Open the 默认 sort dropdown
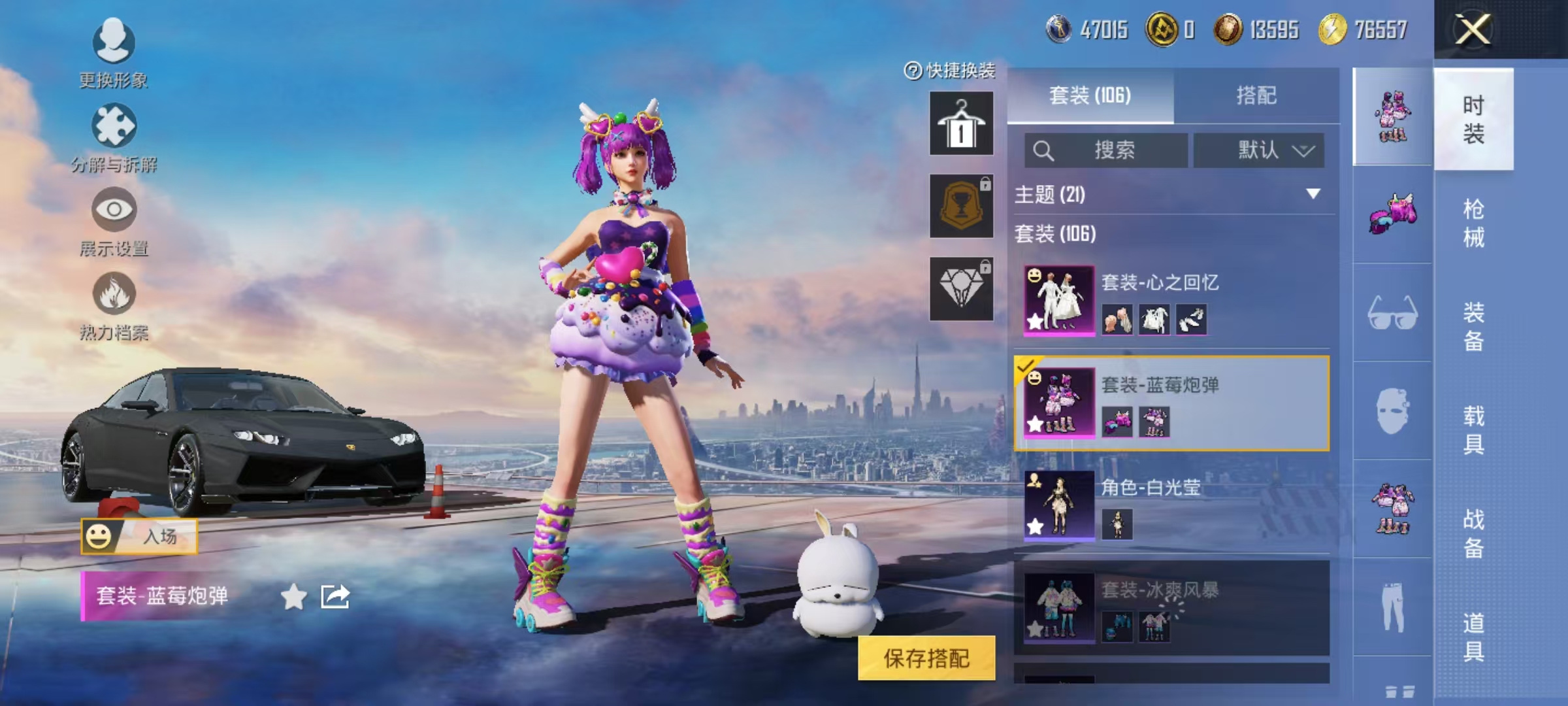 coord(1259,150)
